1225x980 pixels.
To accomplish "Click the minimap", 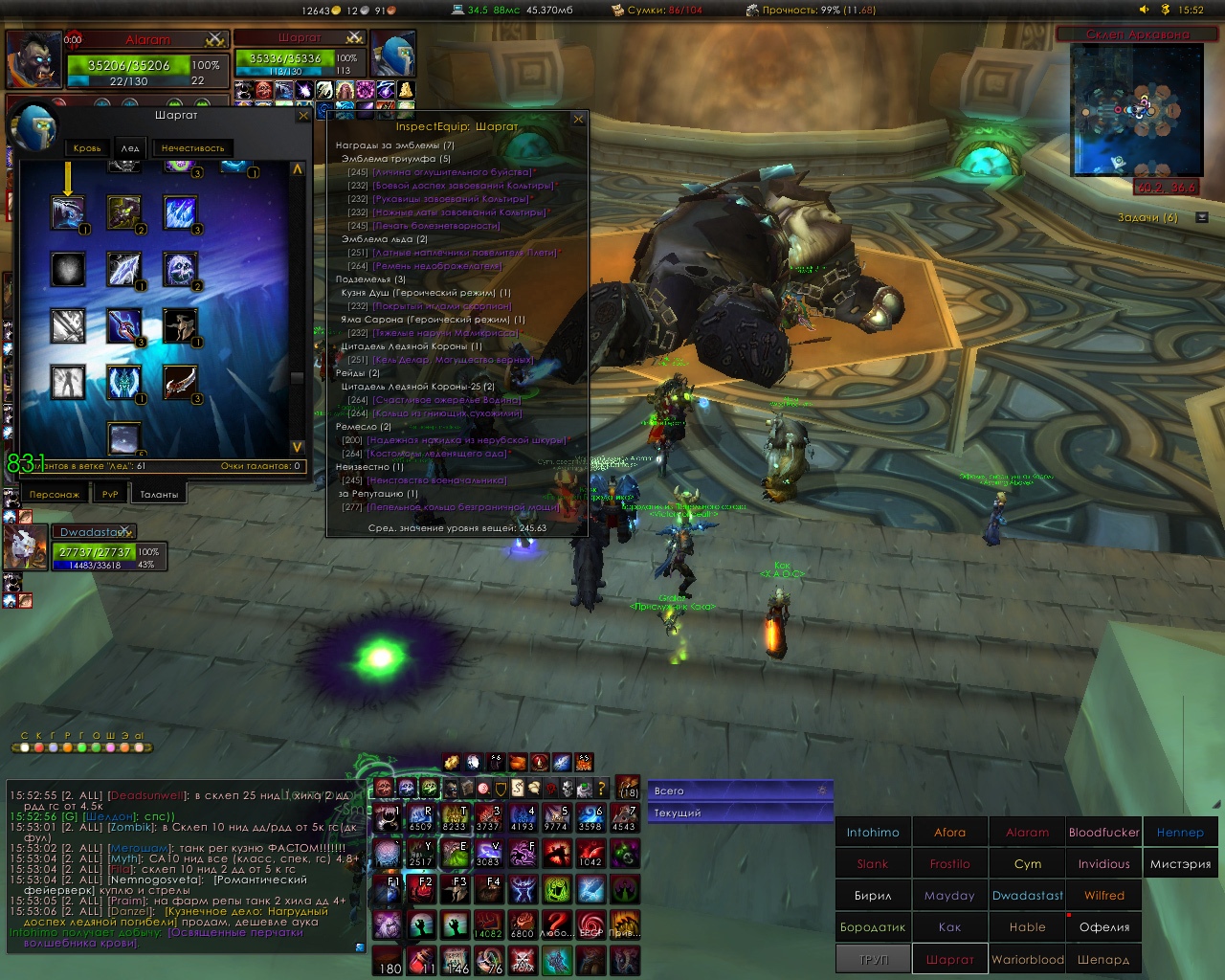I will [1136, 108].
